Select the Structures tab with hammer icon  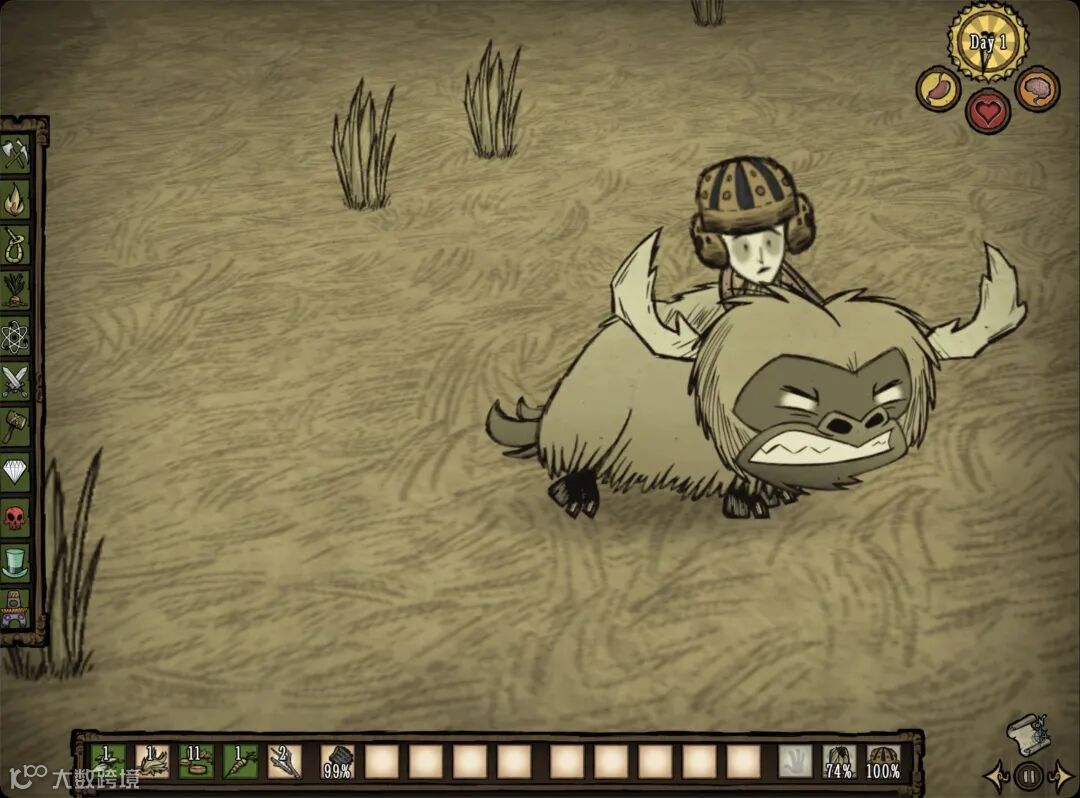point(16,425)
